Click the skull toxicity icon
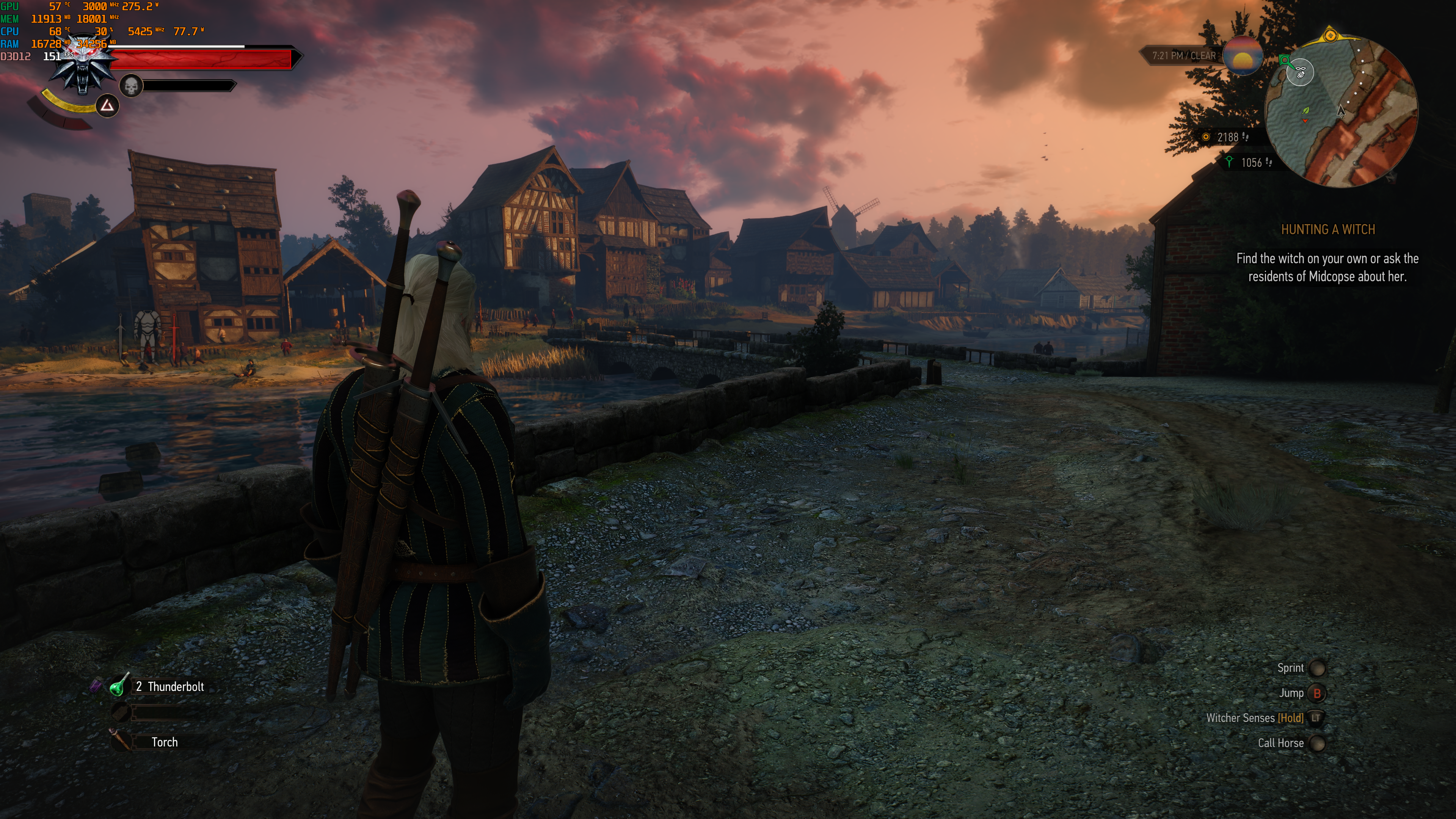Viewport: 1456px width, 819px height. (131, 86)
